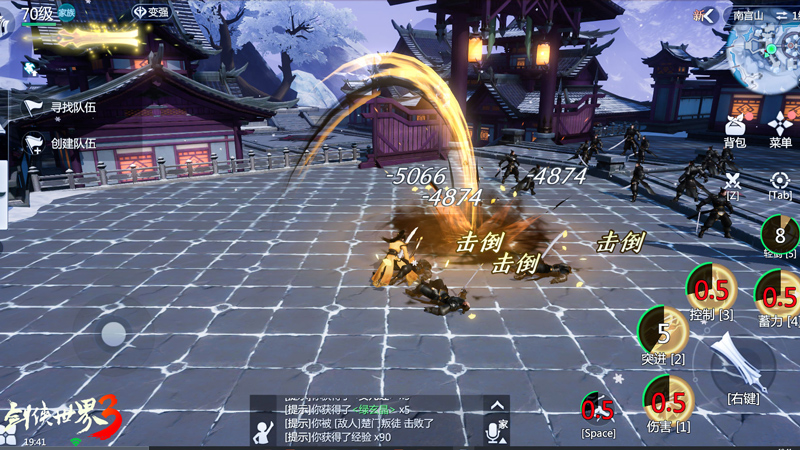The height and width of the screenshot is (450, 800).
Task: Toggle the crossed swords combat icon
Action: pyautogui.click(x=733, y=180)
